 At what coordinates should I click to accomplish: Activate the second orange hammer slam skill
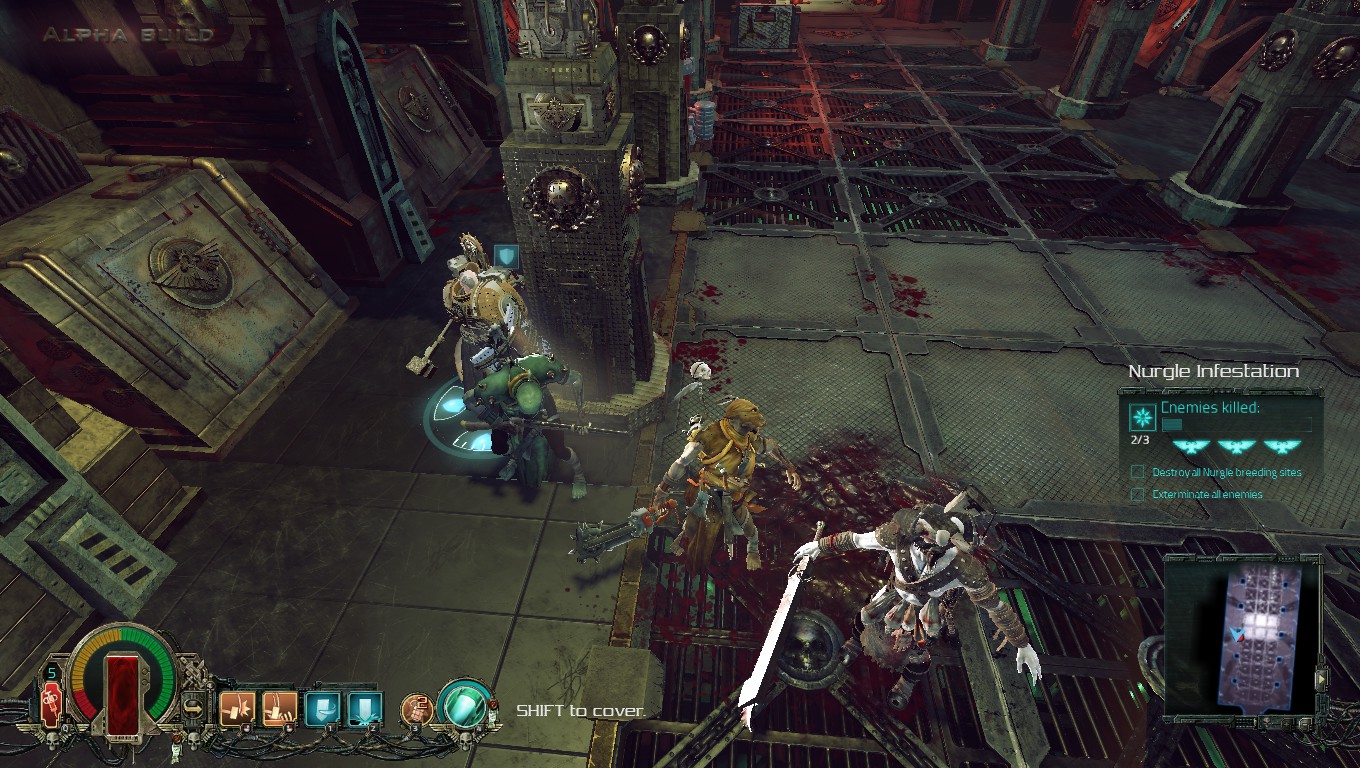point(279,708)
